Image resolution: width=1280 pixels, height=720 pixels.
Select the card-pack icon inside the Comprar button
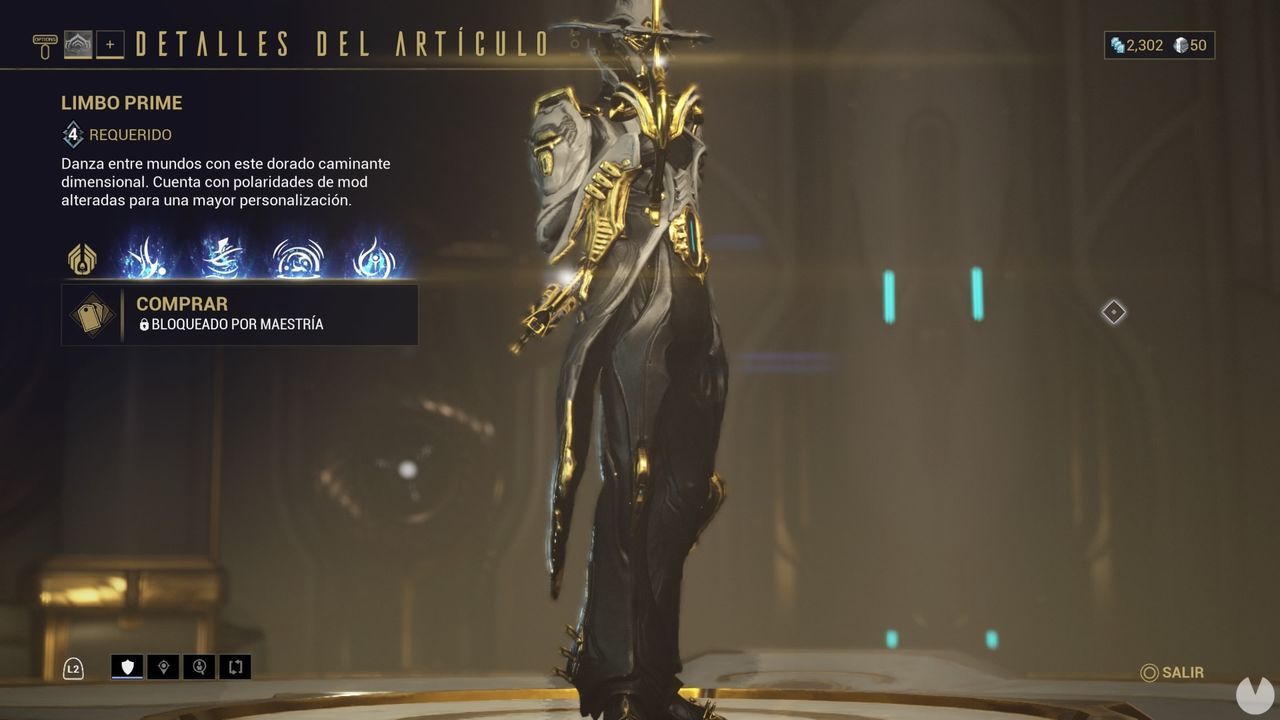[91, 313]
